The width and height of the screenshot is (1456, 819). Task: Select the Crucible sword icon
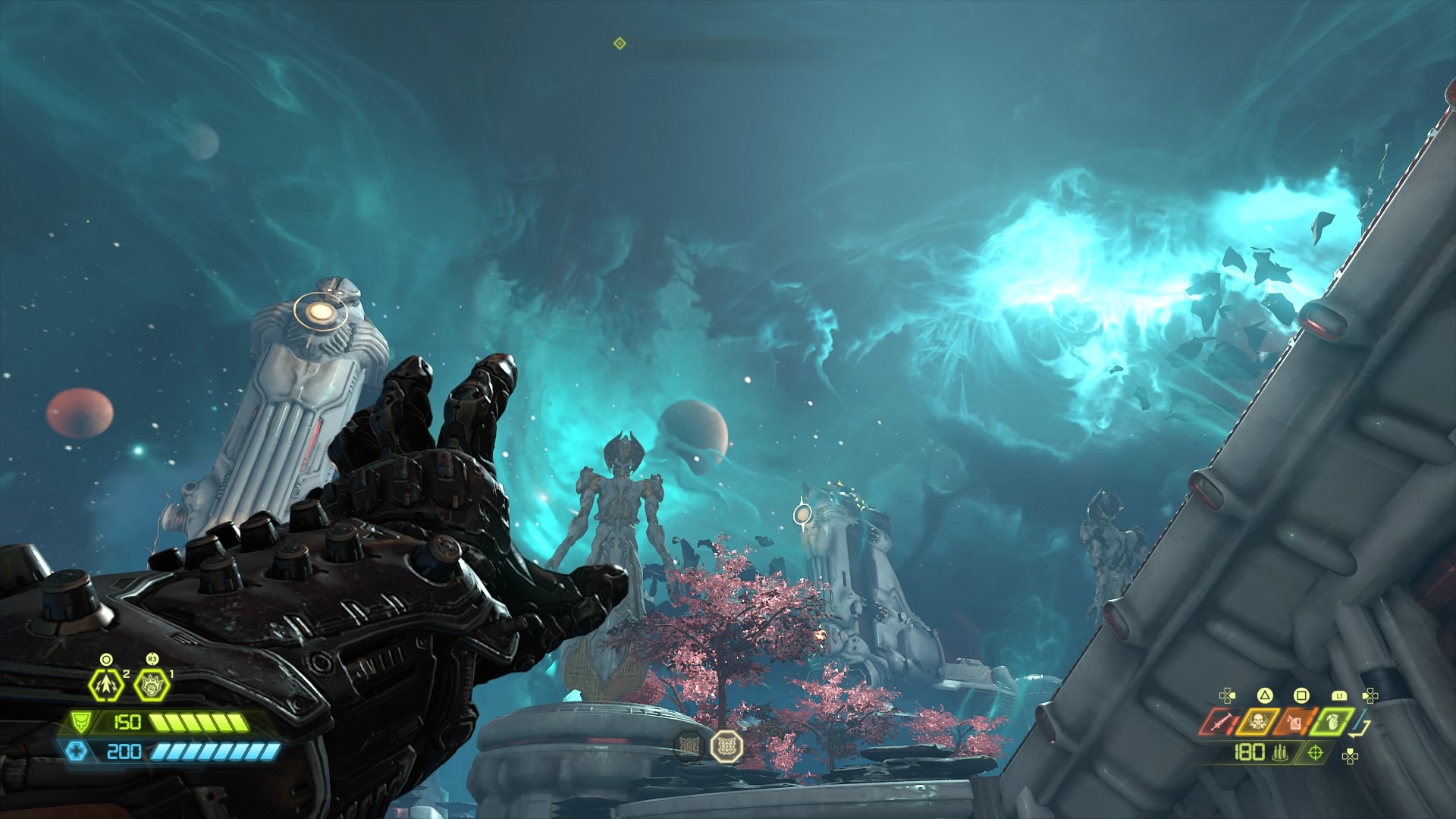pos(1219,723)
